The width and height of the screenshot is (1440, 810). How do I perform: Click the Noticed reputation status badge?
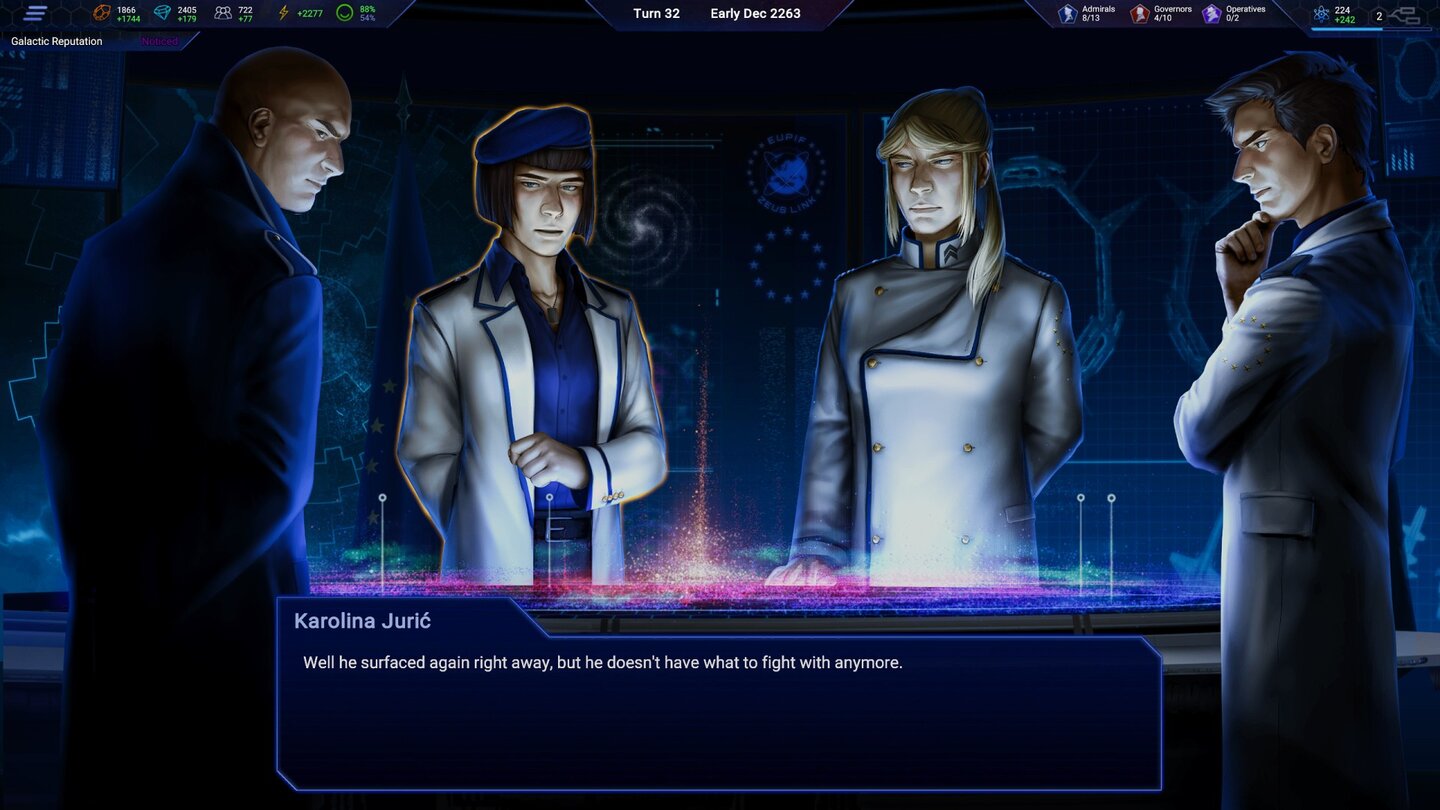coord(158,41)
